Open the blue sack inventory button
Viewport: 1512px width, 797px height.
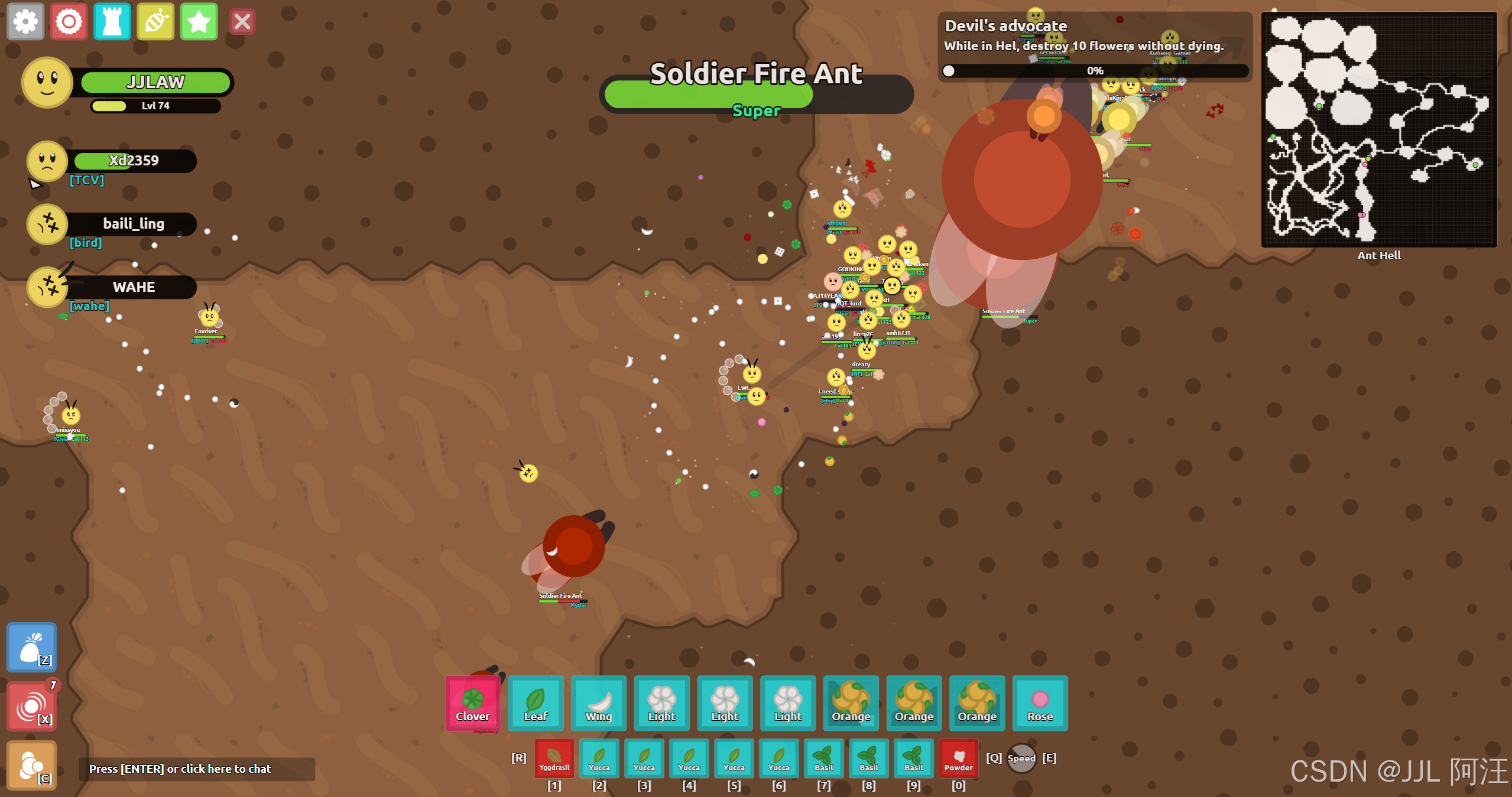coord(32,648)
